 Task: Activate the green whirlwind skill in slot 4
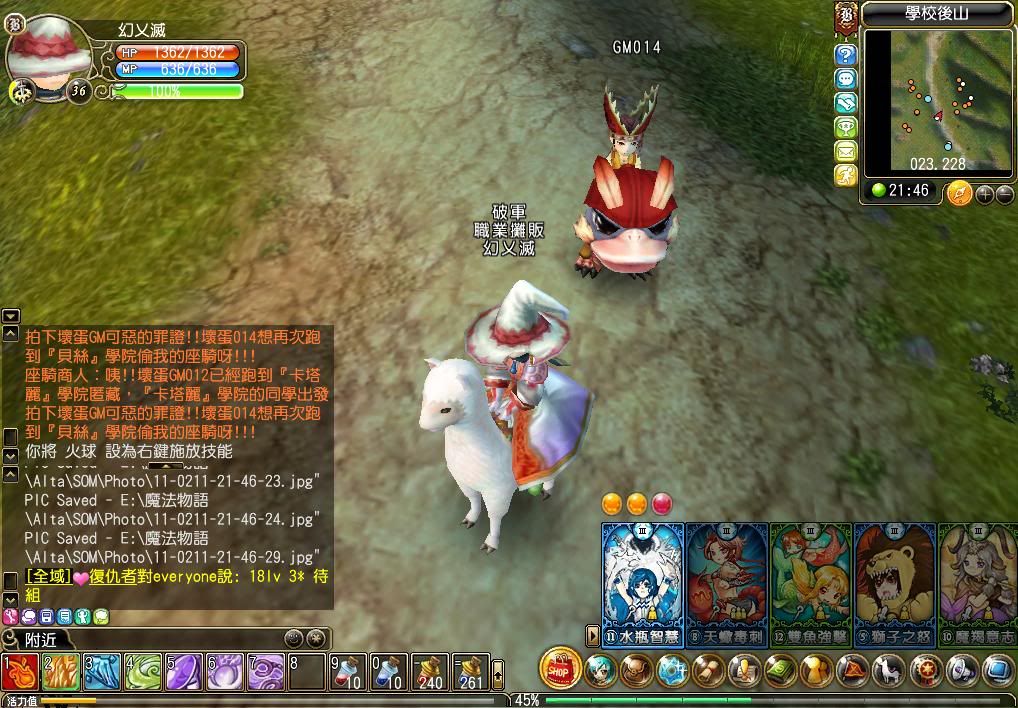pos(143,672)
